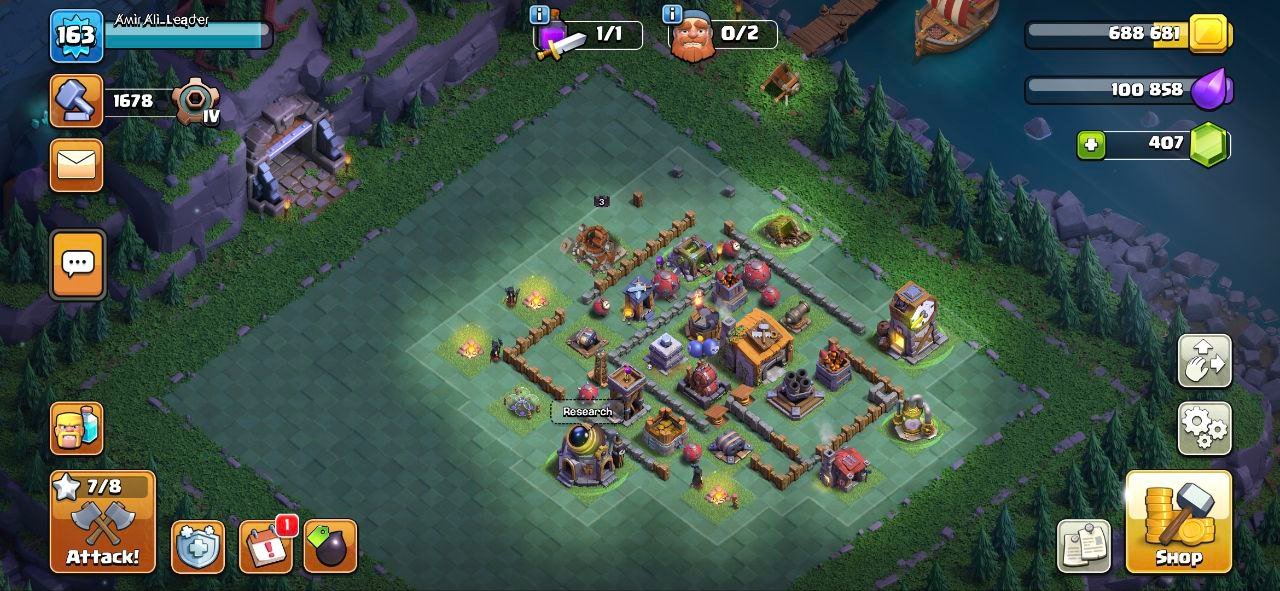
Task: Open the chat speech bubble panel
Action: (x=77, y=265)
